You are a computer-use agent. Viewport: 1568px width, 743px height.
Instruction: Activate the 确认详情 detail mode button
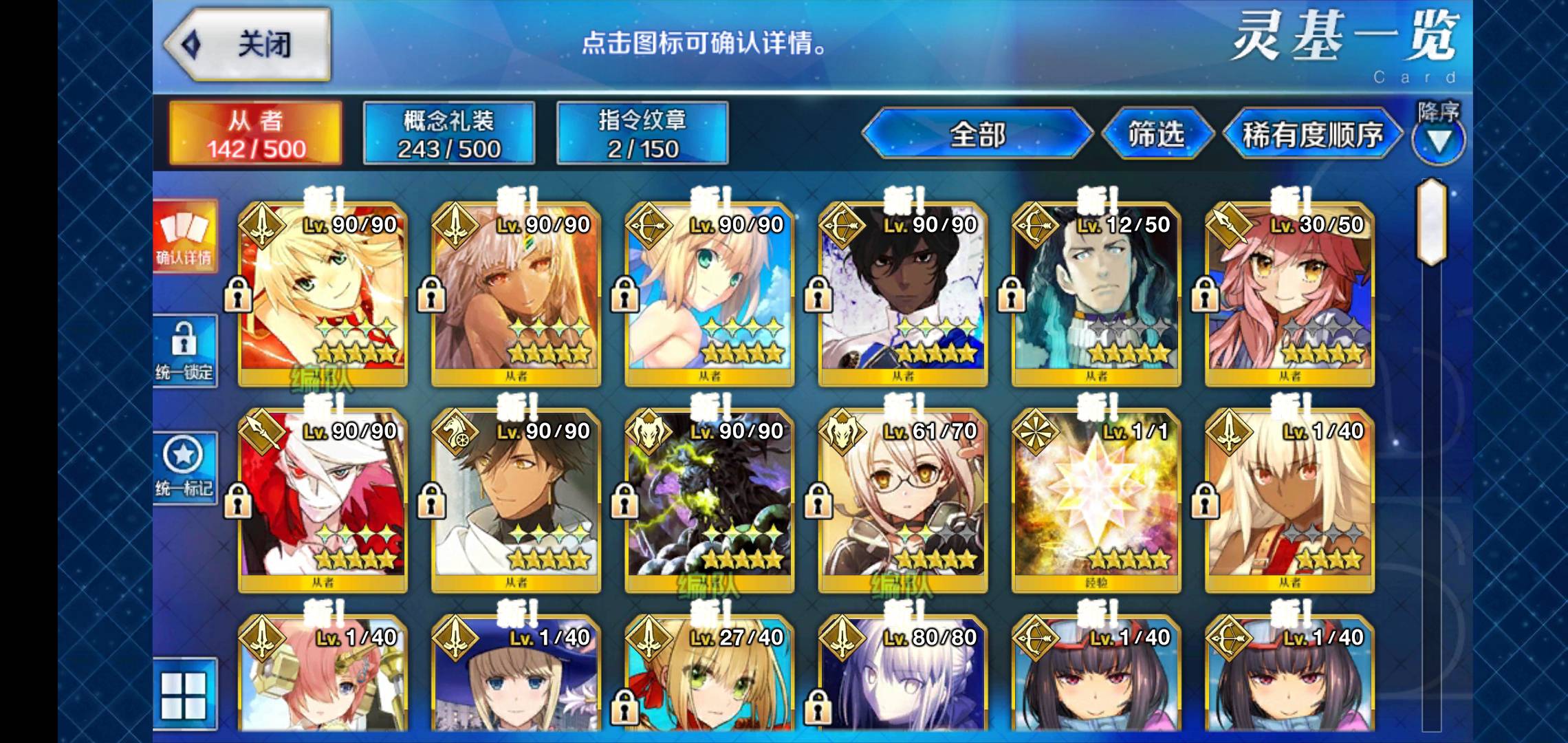click(184, 236)
